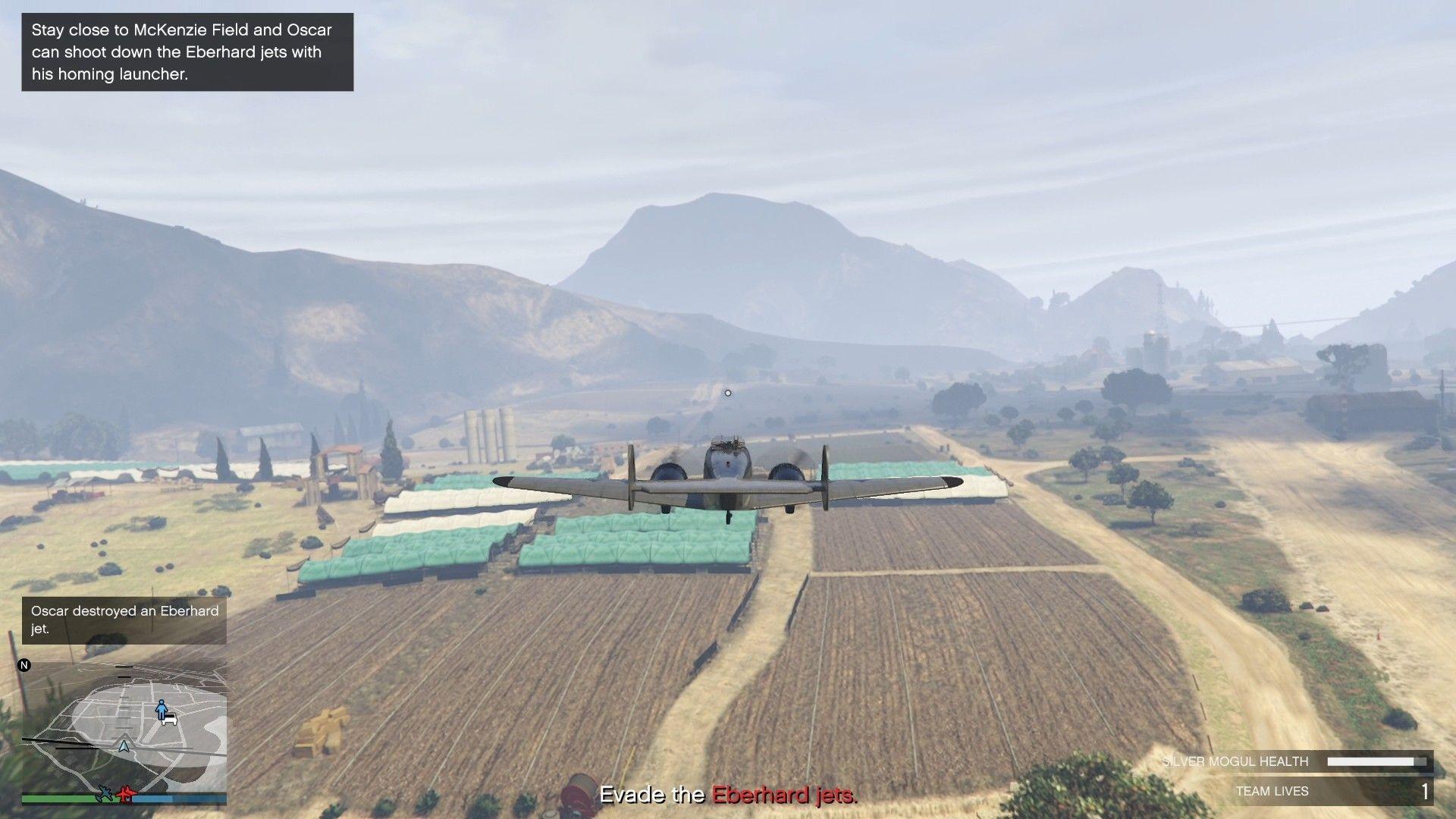Click the white vehicle blip on the minimap
Viewport: 1456px width, 819px height.
(x=170, y=720)
